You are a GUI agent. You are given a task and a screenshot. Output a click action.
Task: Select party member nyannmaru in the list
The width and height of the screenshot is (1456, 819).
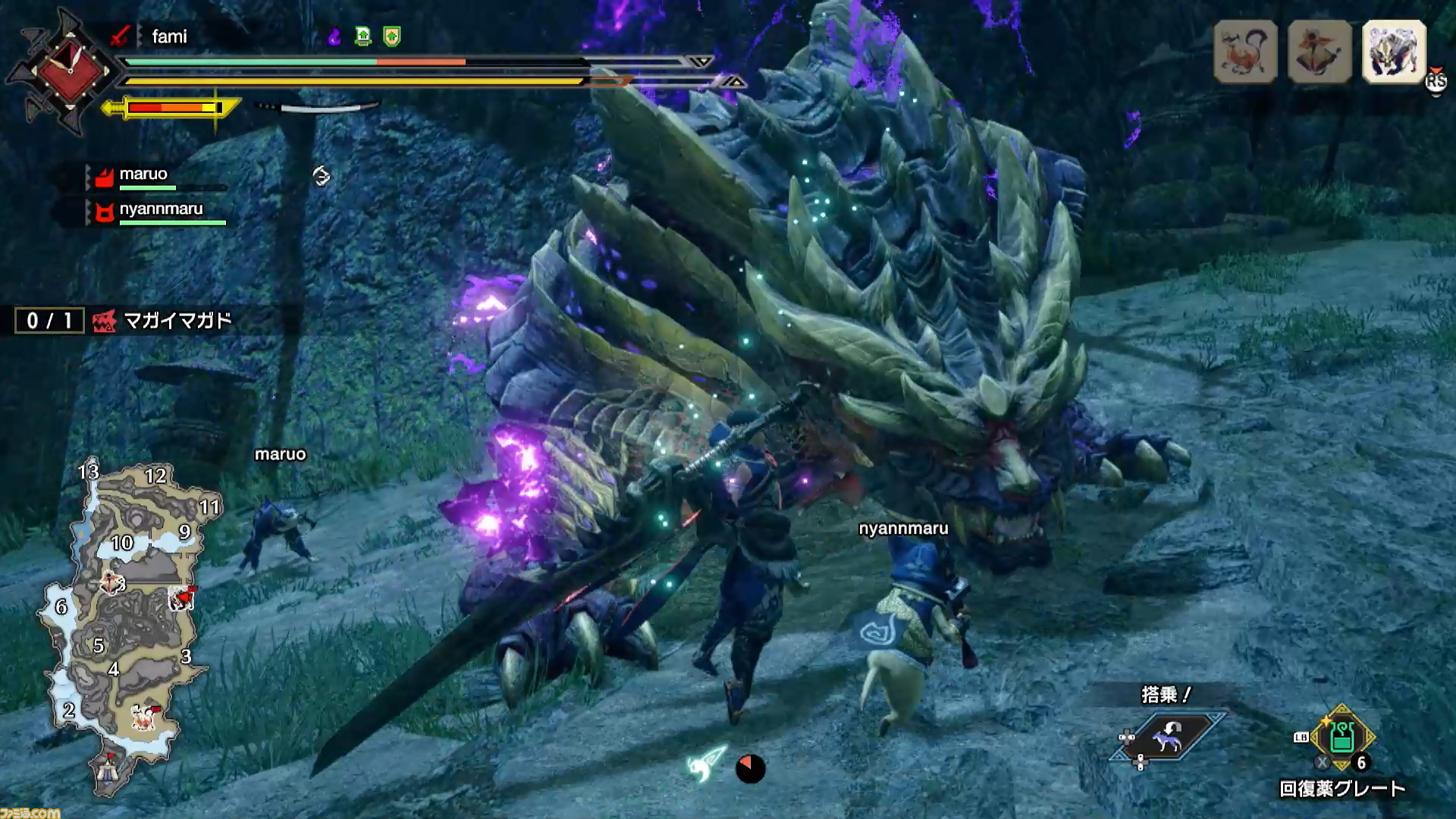tap(160, 210)
